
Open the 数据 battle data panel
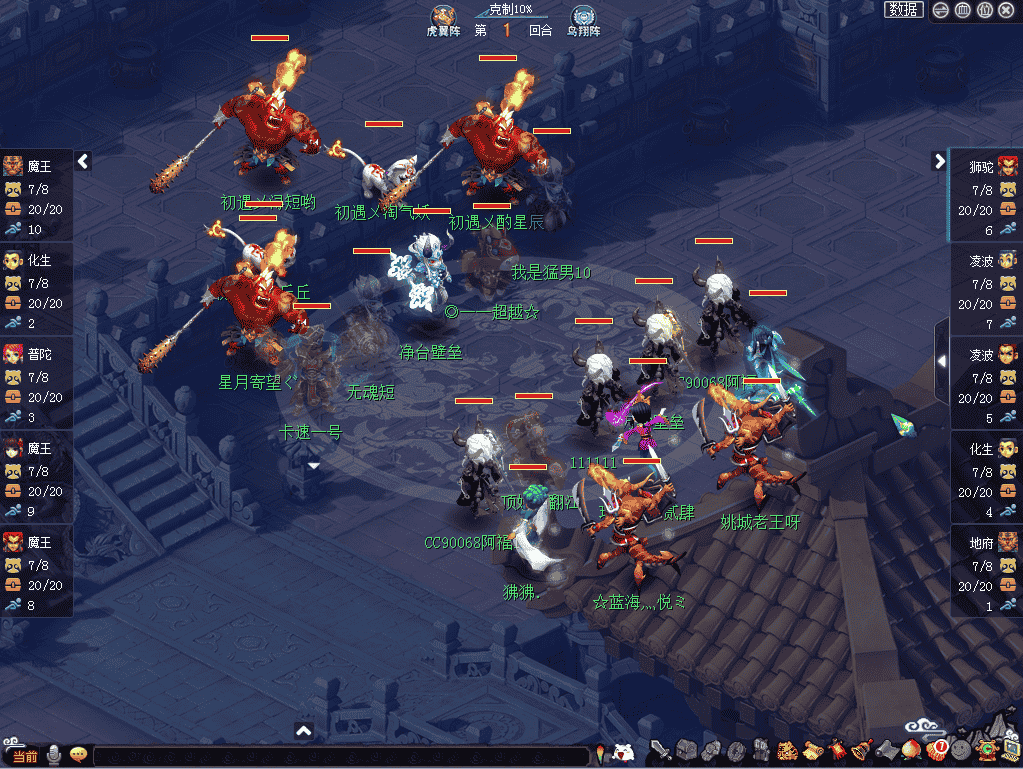click(904, 9)
